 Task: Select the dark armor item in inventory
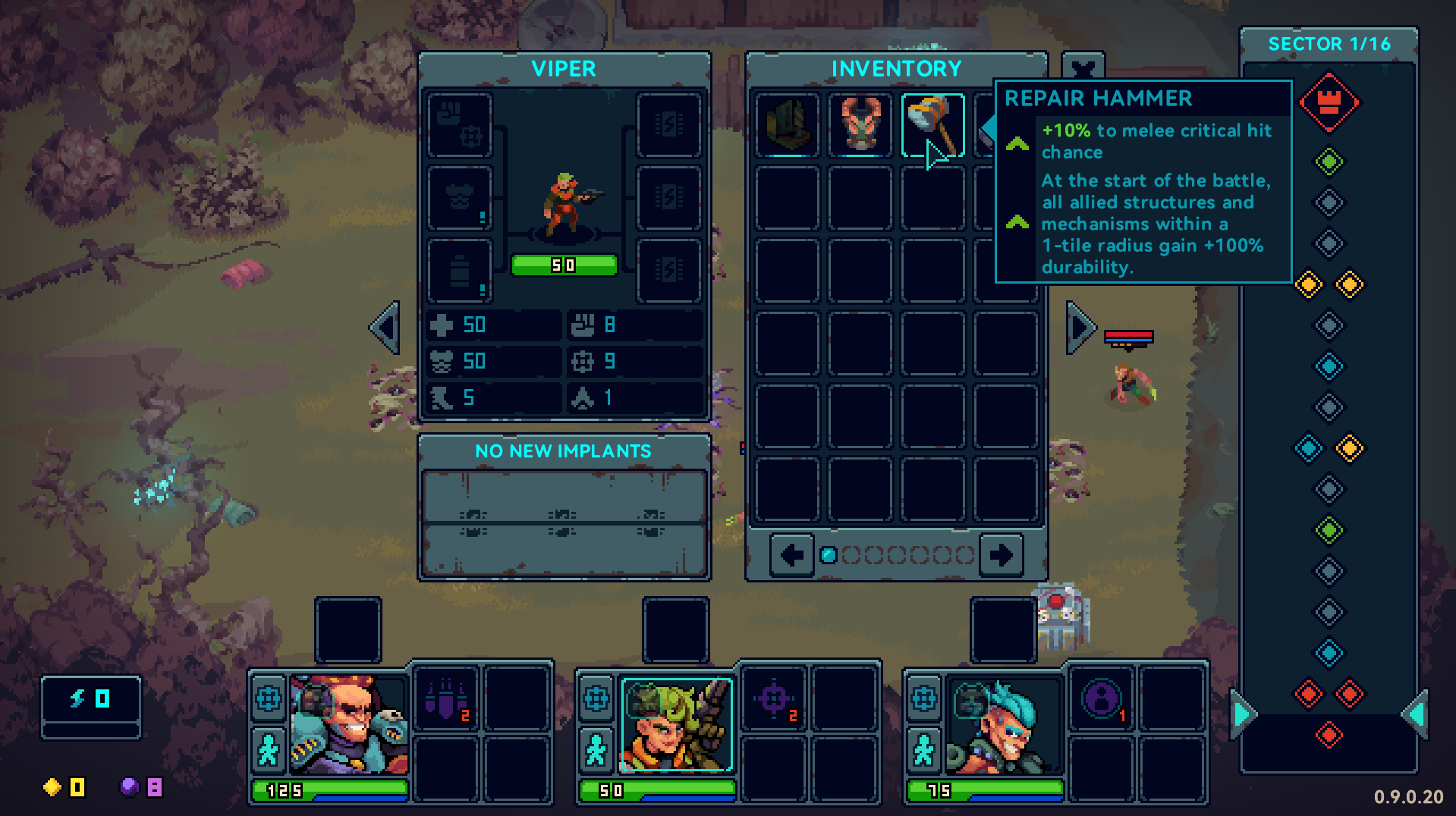pos(788,125)
